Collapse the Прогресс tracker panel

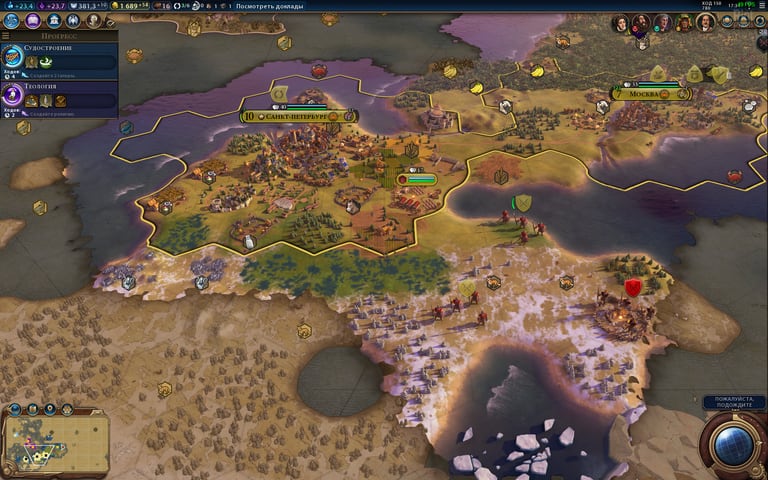tap(6, 35)
